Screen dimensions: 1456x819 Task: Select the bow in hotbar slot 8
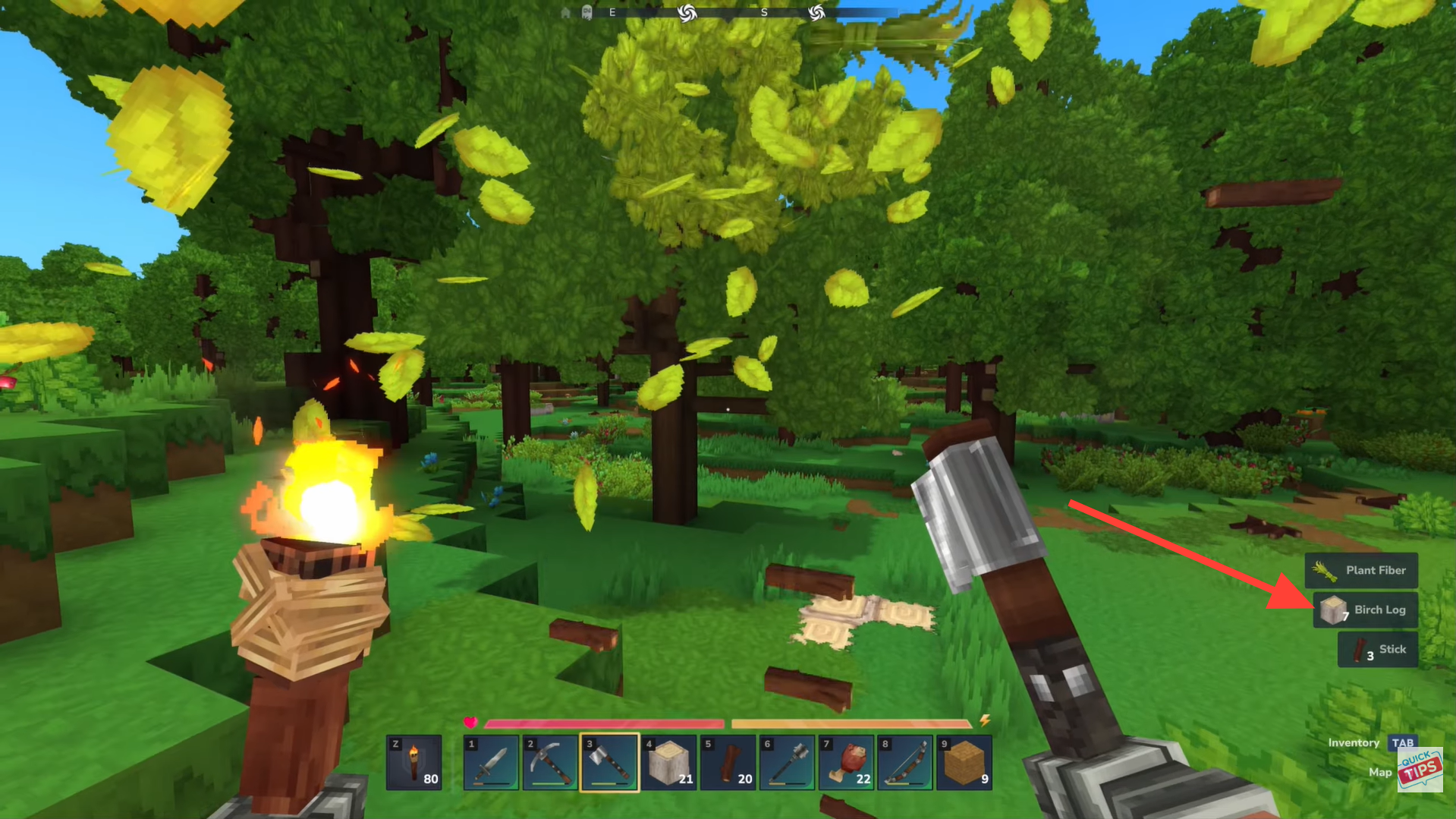point(905,763)
